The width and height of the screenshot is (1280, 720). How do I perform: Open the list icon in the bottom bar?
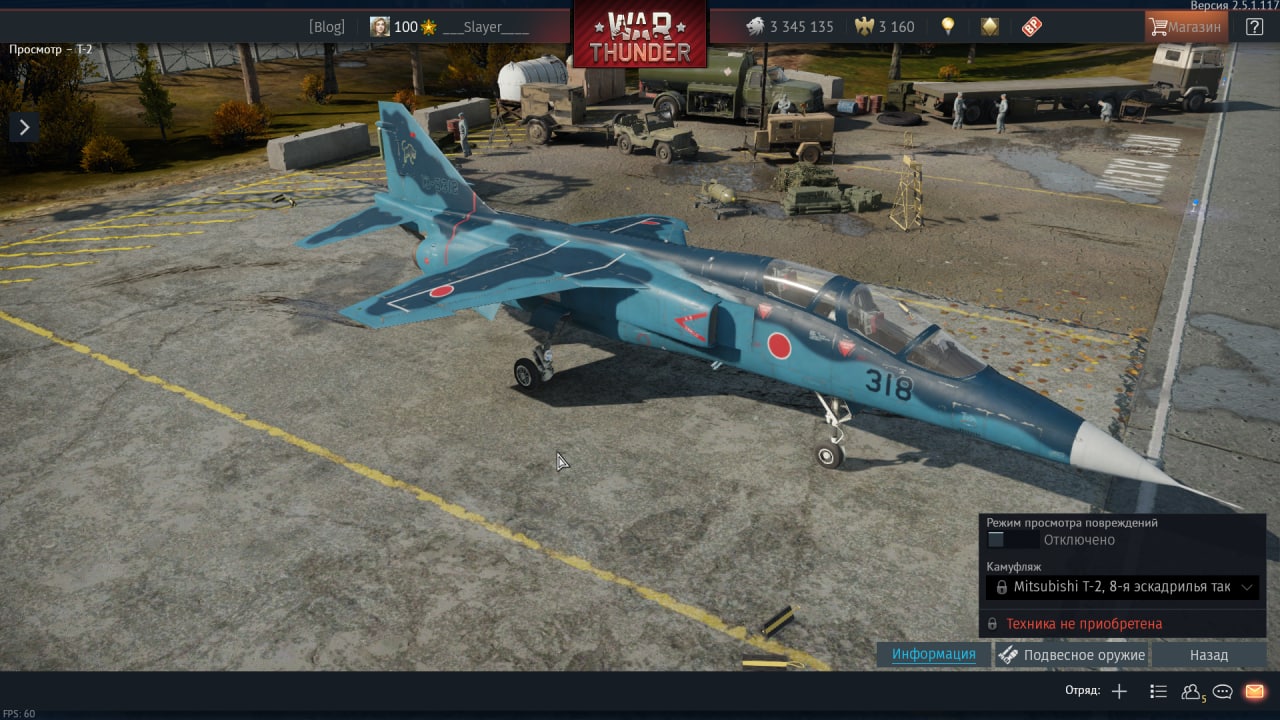coord(1158,691)
